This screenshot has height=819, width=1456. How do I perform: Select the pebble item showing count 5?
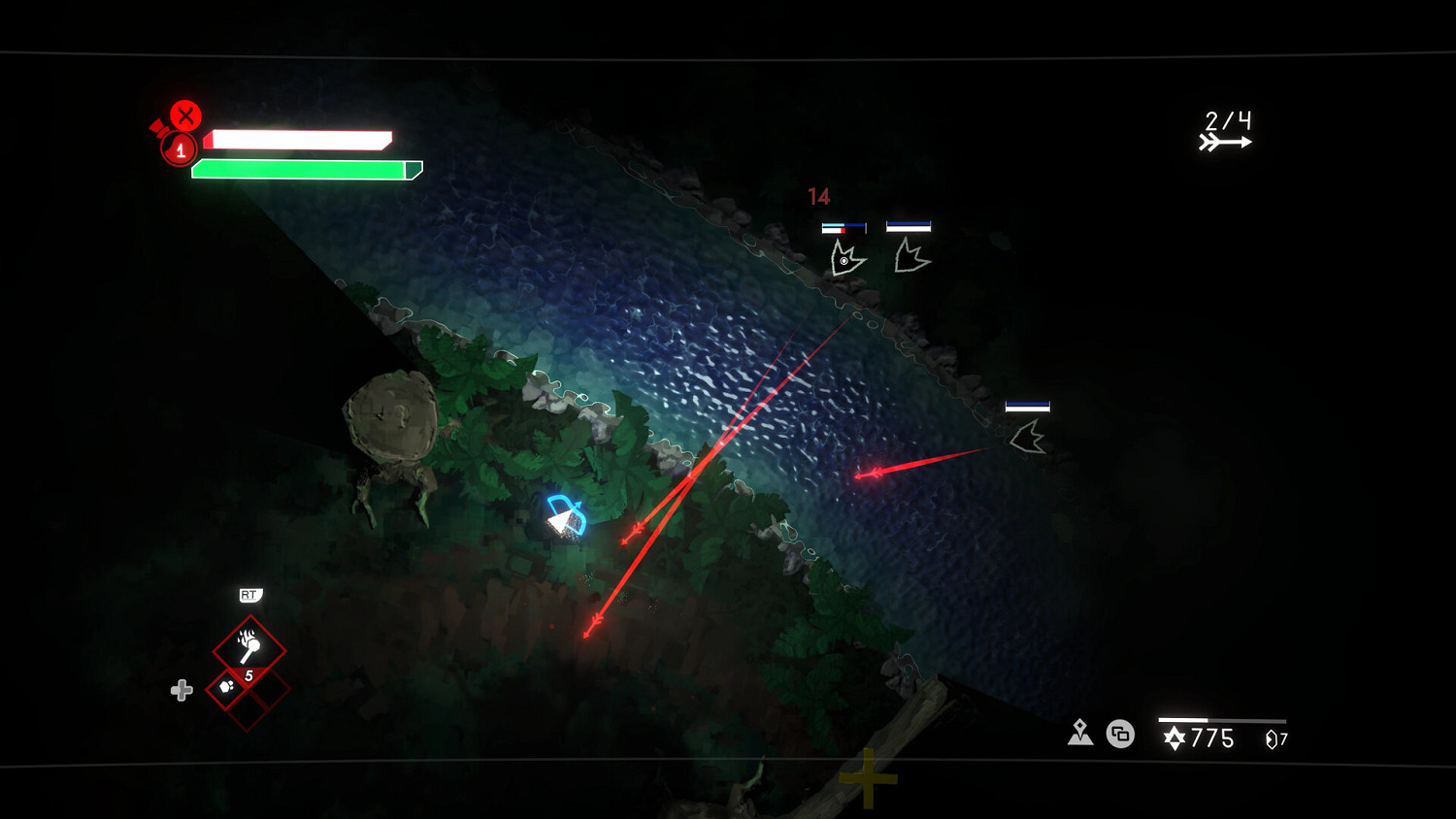coord(228,686)
